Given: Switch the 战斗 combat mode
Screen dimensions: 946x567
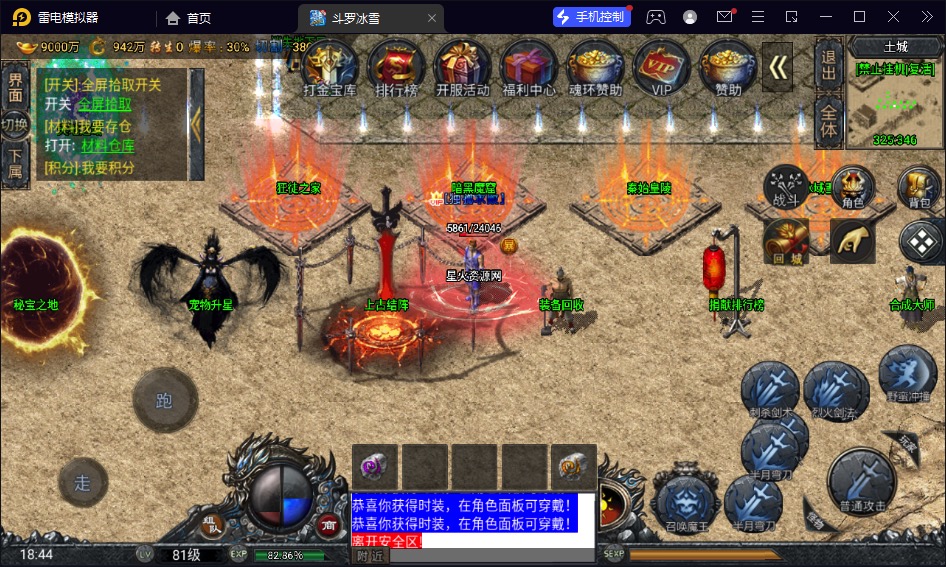Looking at the screenshot, I should tap(786, 187).
